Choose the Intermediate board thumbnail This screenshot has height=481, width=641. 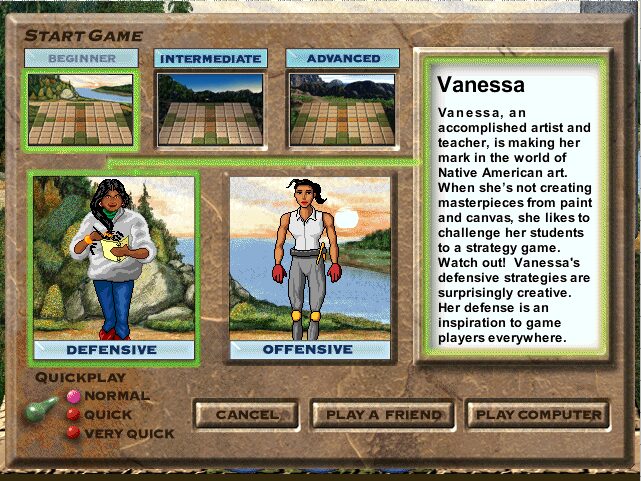210,109
